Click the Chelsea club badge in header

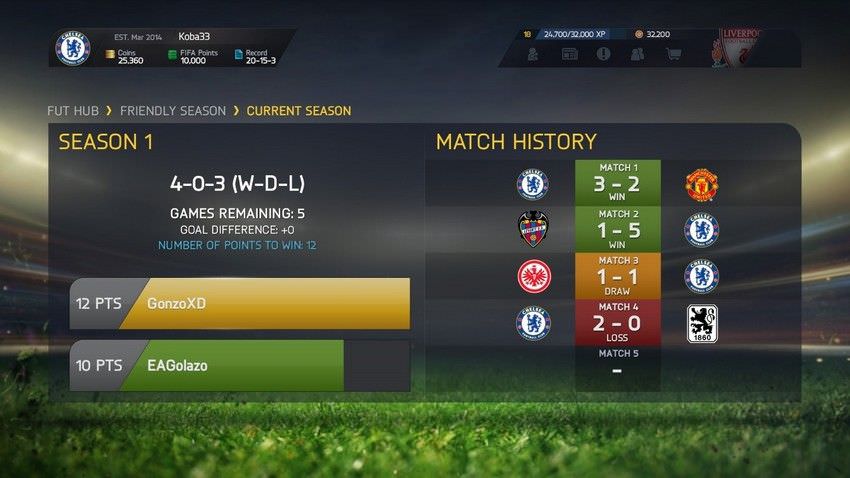(x=73, y=48)
